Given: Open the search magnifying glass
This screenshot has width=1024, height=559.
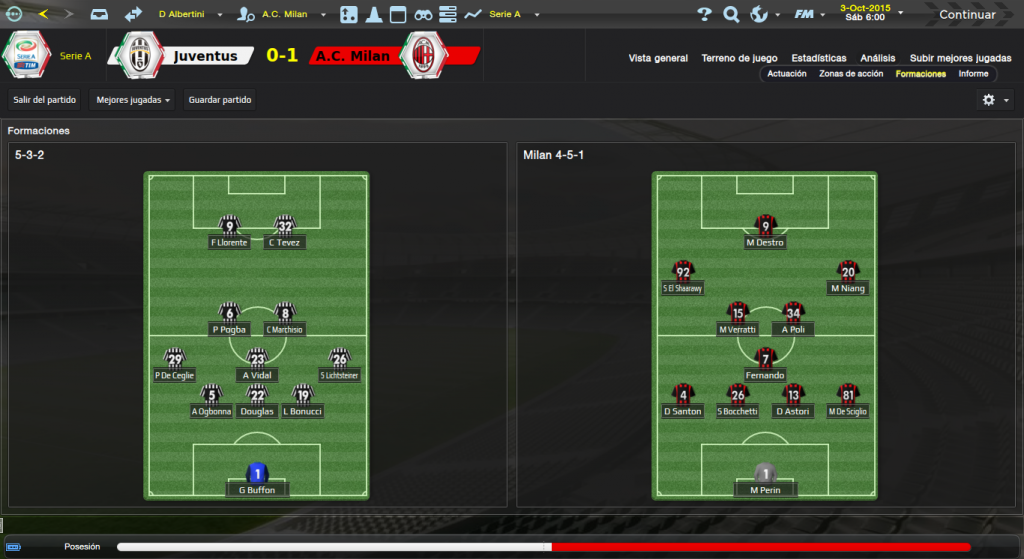Looking at the screenshot, I should point(731,14).
